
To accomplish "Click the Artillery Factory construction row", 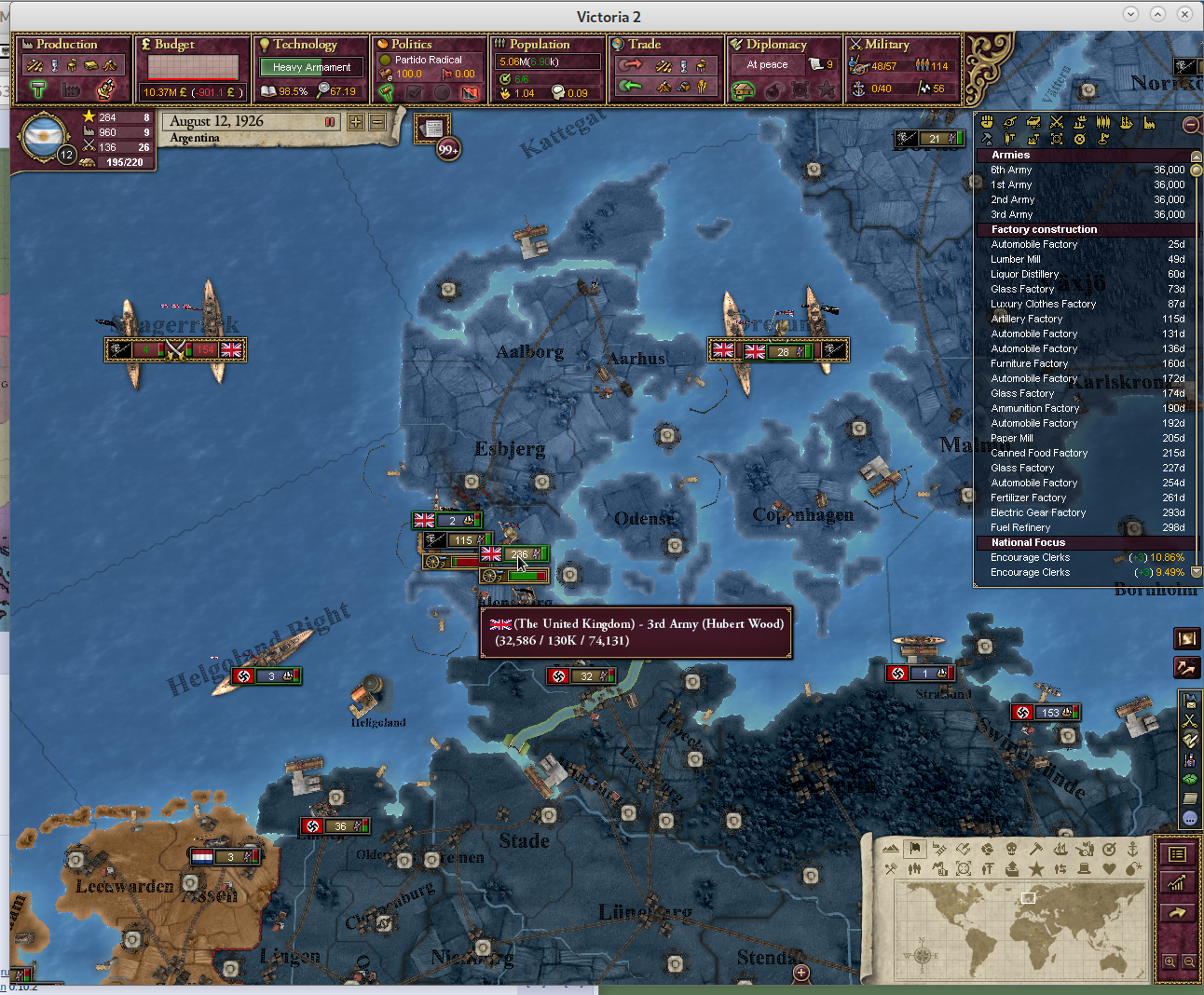I will click(1027, 319).
